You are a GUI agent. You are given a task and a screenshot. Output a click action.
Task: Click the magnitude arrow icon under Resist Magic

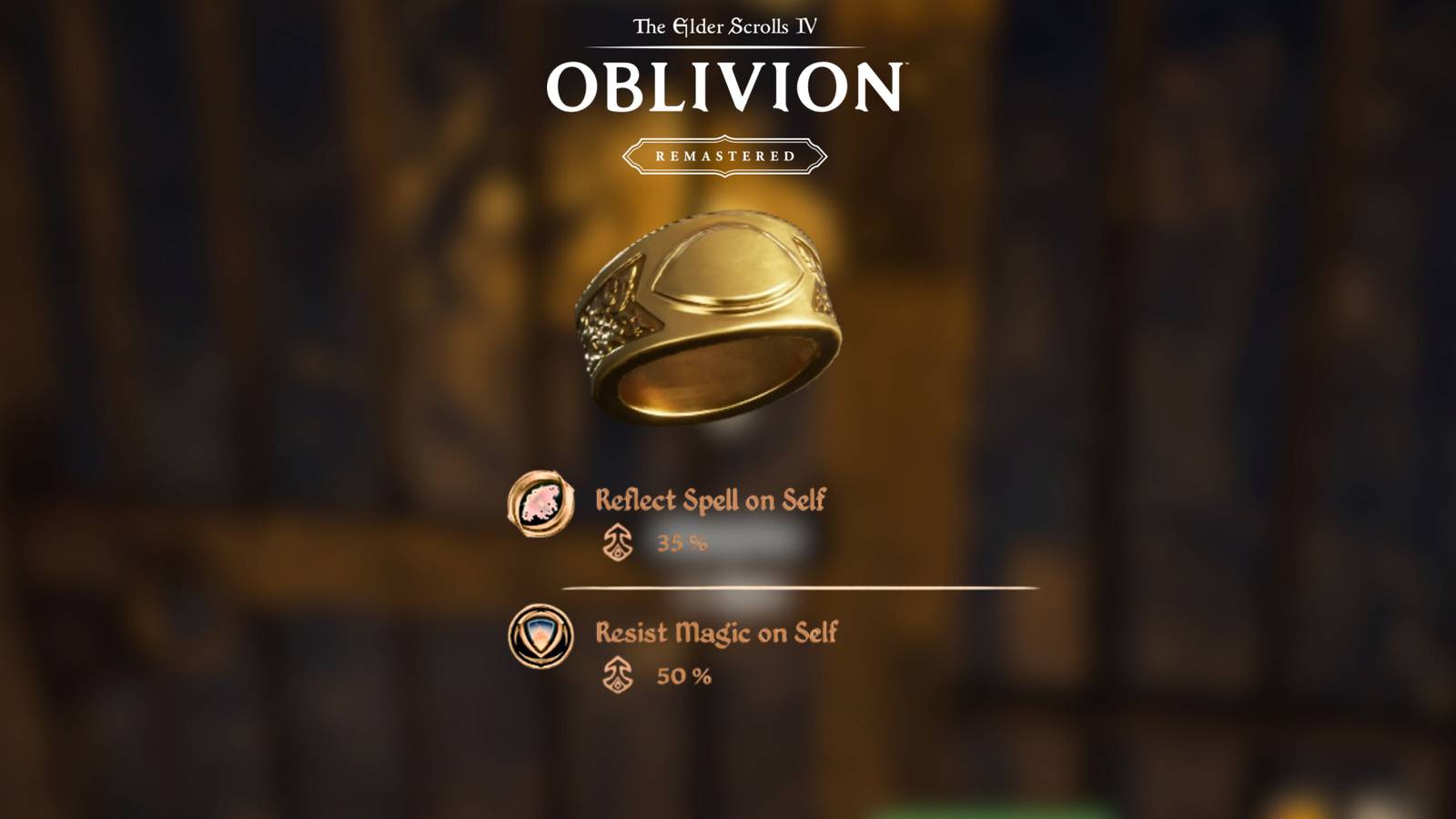619,676
